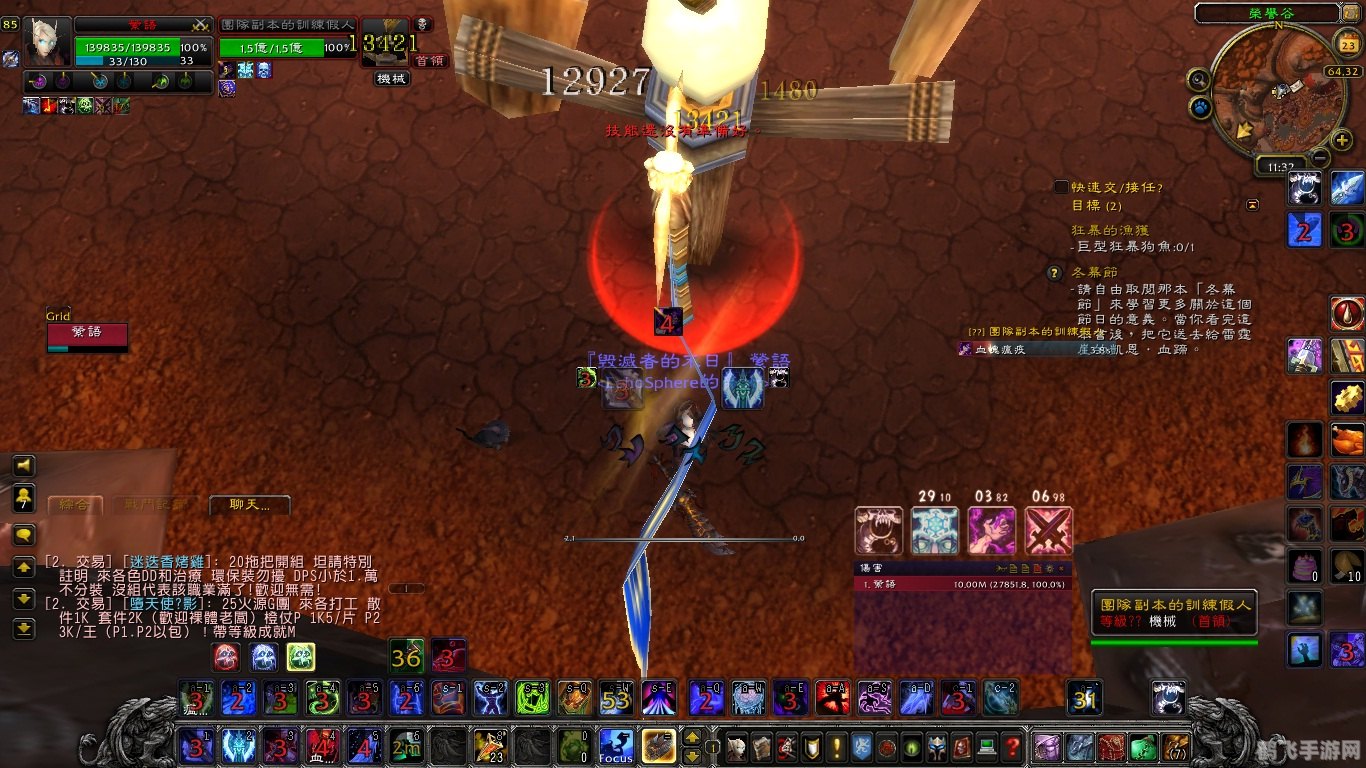Viewport: 1366px width, 768px height.
Task: Tick the 快速交/接任 checkbox
Action: tap(1061, 187)
